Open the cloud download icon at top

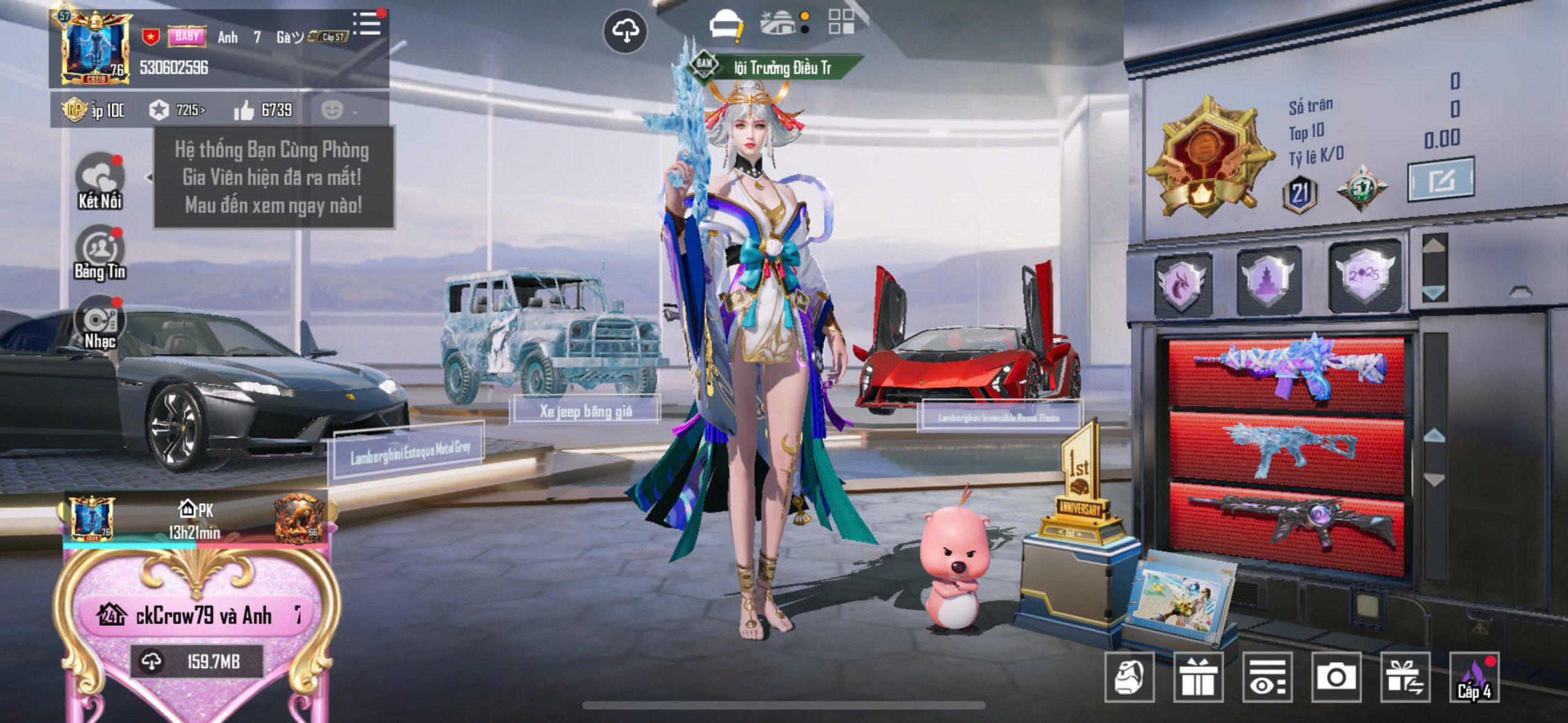[625, 31]
